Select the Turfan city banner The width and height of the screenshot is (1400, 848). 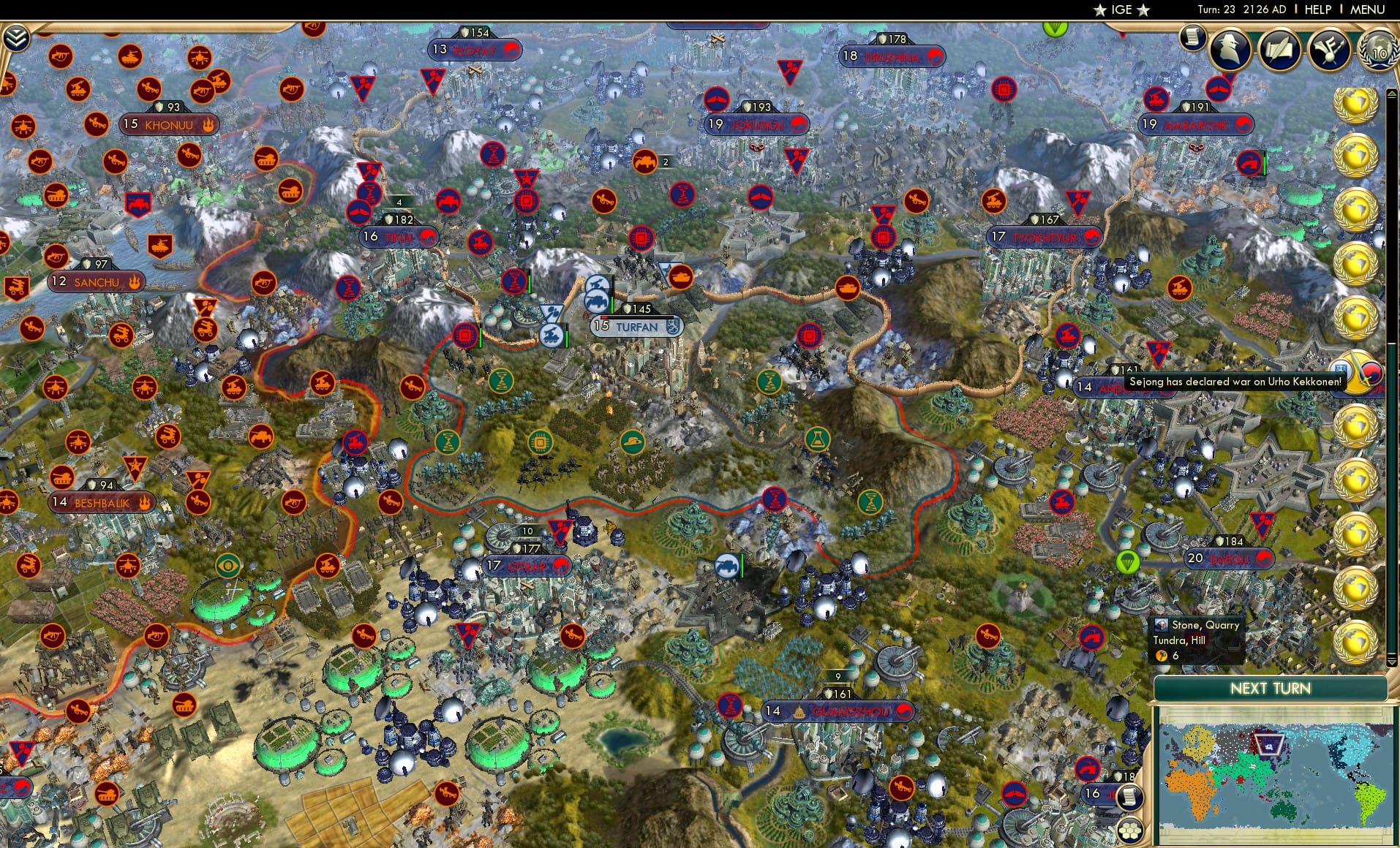(637, 327)
